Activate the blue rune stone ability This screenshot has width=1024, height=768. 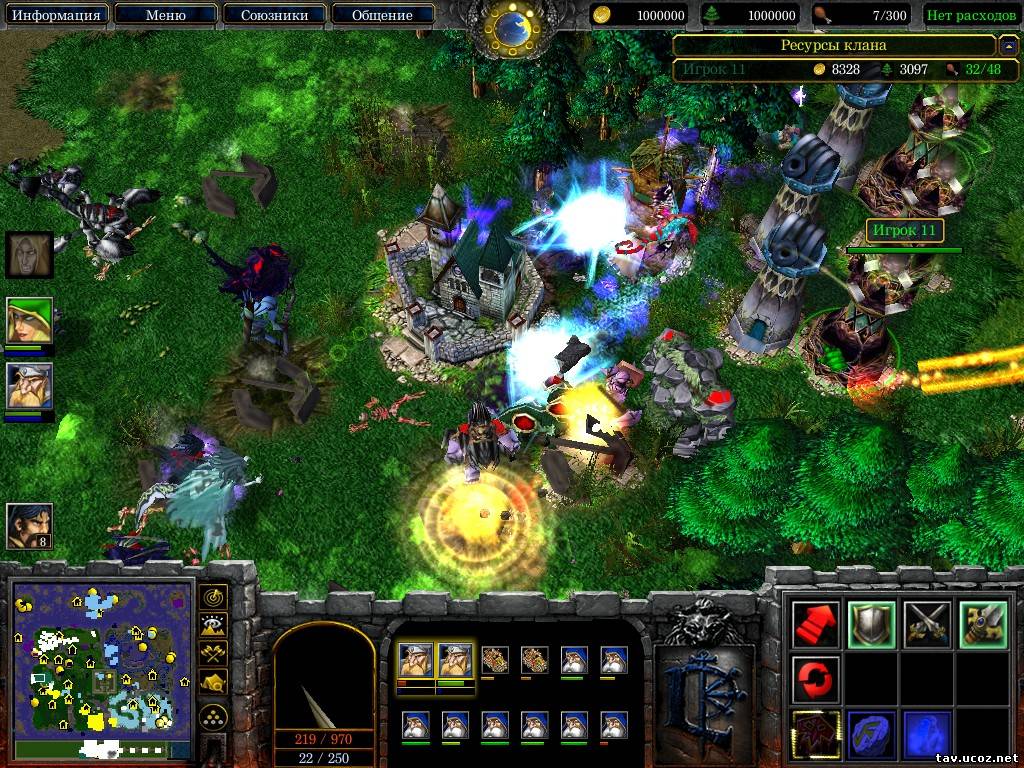(x=869, y=733)
